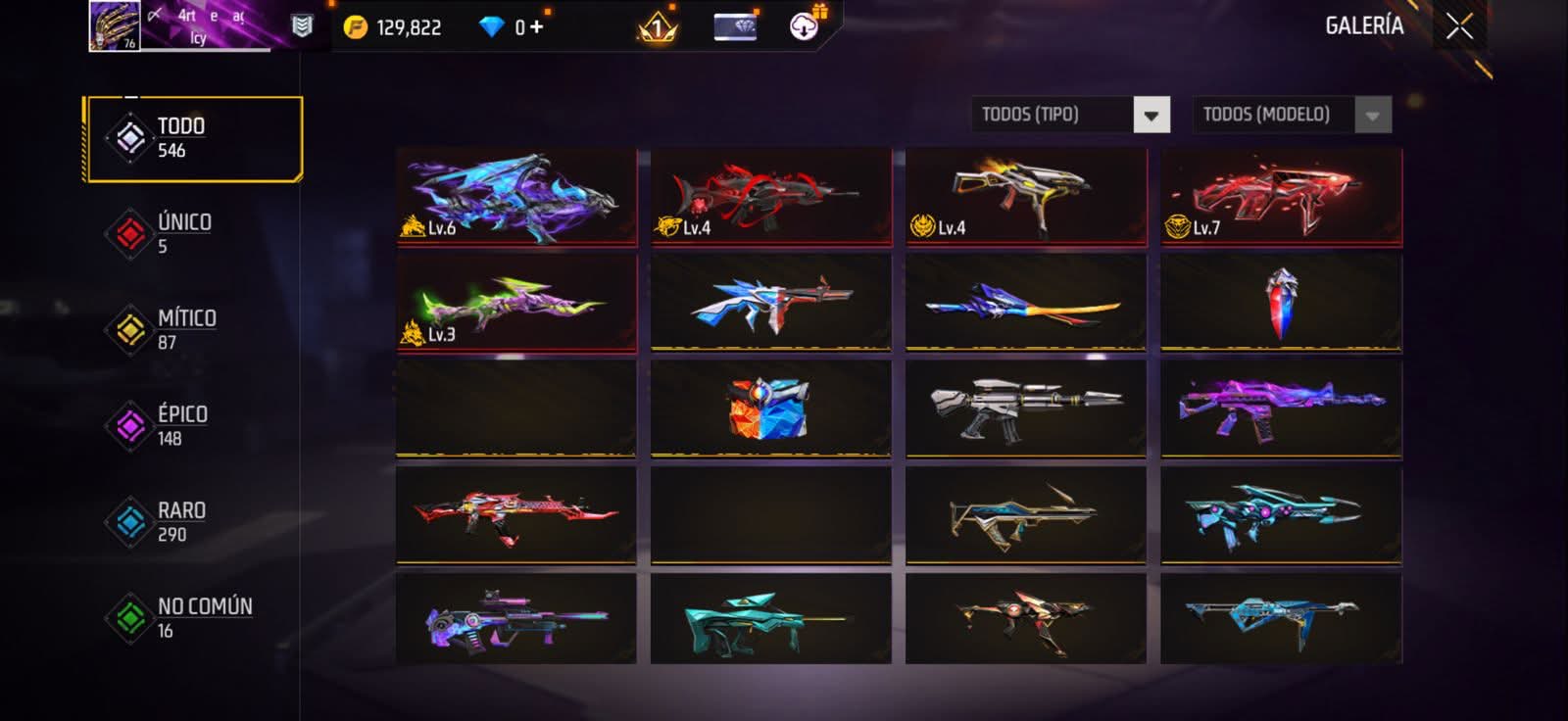Select the Lv.6 blue dragon weapon skin

point(516,196)
